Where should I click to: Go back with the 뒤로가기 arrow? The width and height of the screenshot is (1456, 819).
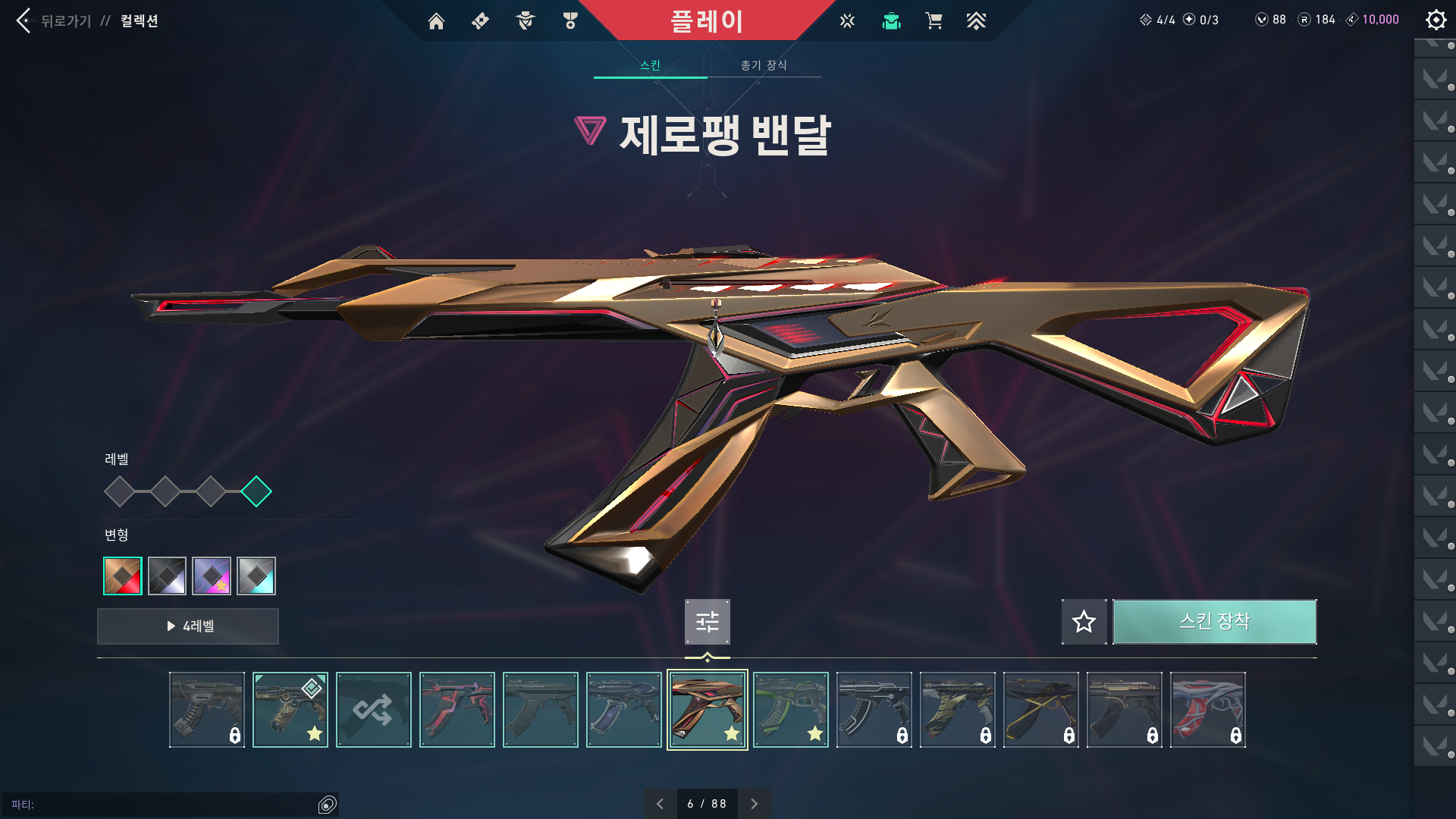(x=25, y=20)
